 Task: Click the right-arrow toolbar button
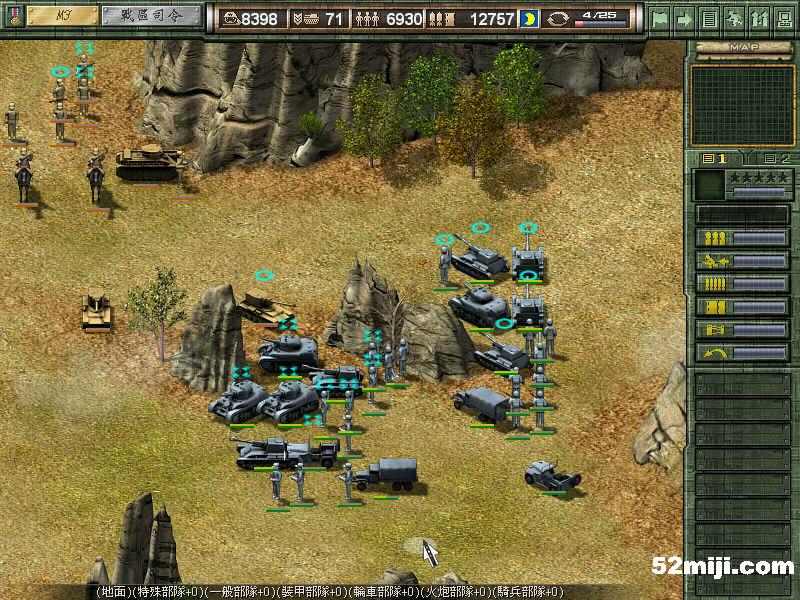coord(685,18)
